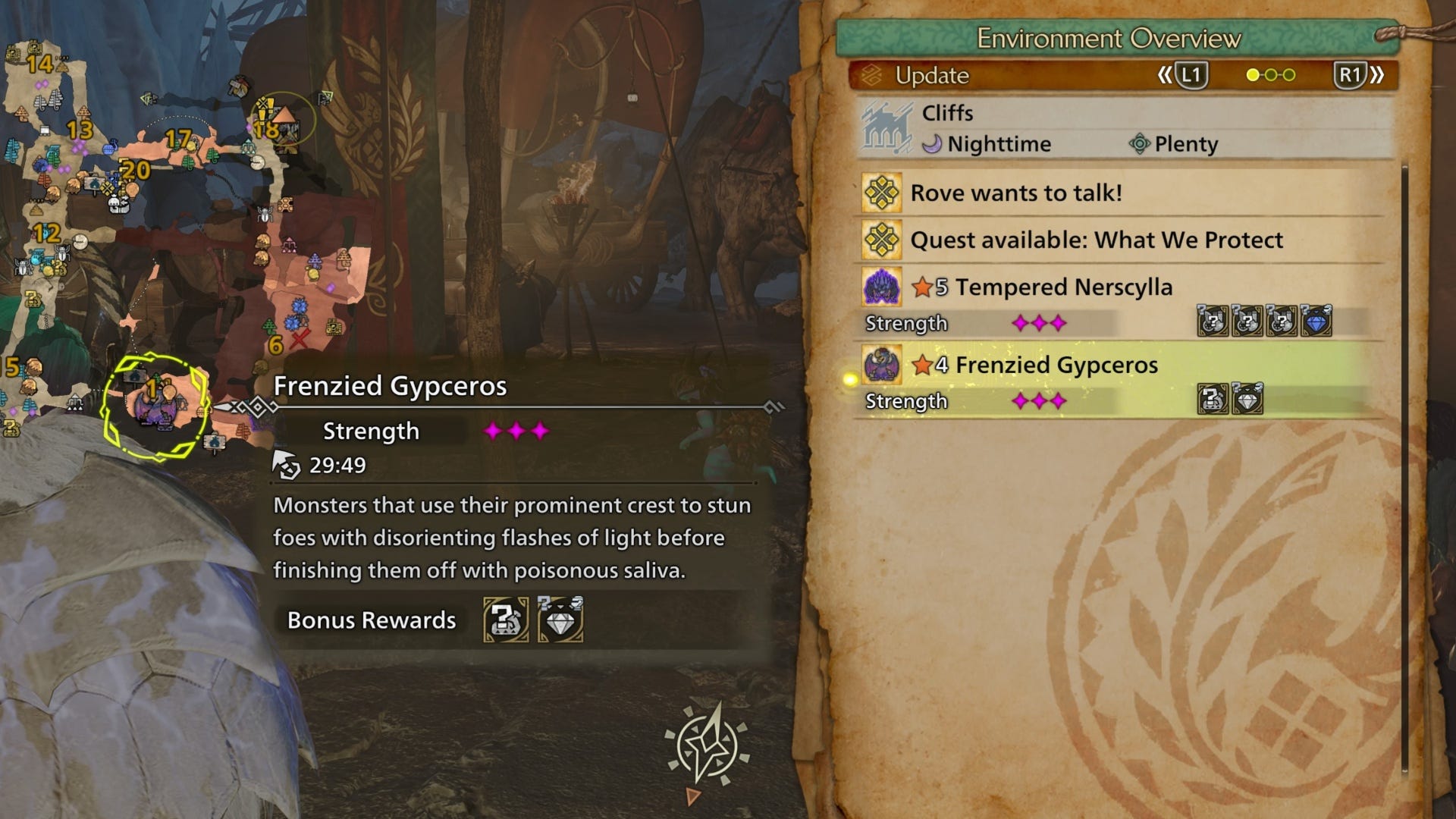Select the Frenzied Gypceros list entry
This screenshot has width=1456, height=819.
[1056, 366]
